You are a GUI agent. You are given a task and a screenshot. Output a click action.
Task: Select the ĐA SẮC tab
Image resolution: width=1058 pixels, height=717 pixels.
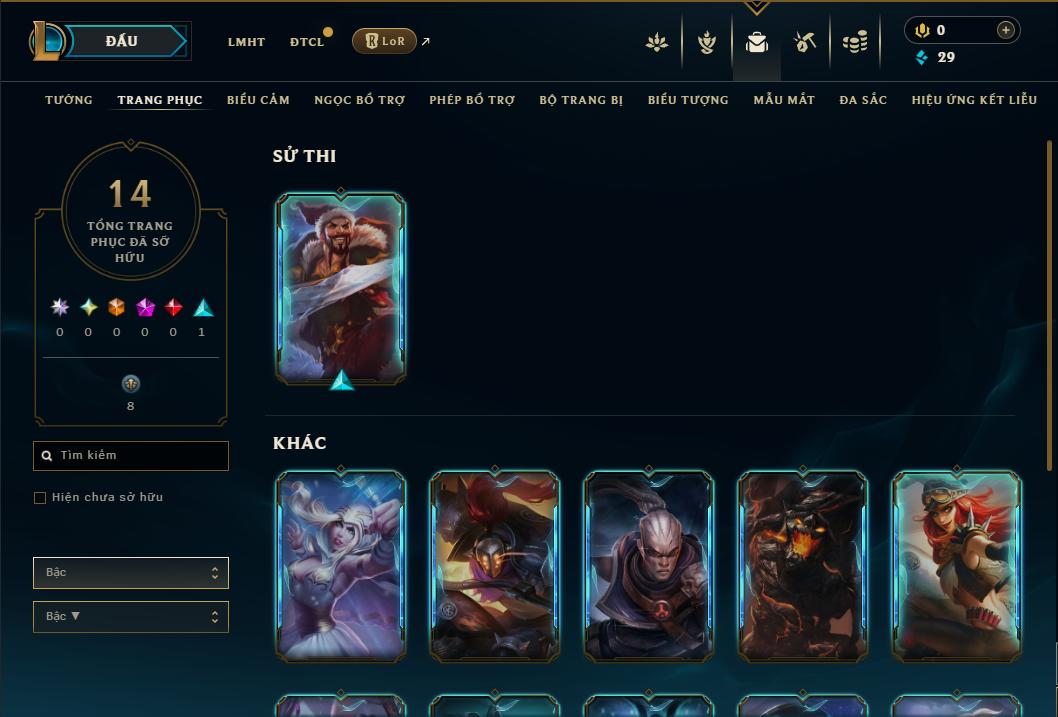click(863, 100)
